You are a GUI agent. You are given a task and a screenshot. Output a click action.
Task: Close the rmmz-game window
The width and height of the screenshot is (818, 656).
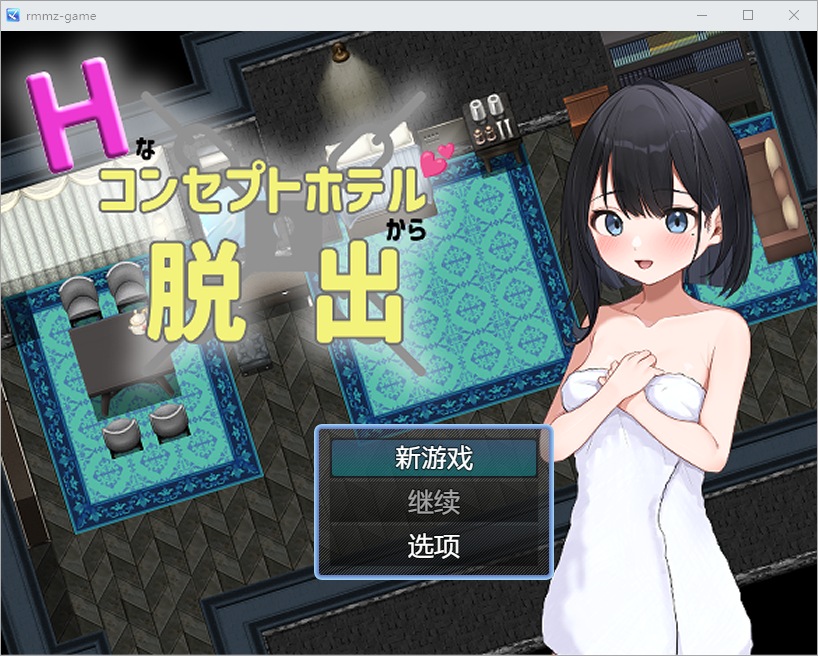pos(793,15)
